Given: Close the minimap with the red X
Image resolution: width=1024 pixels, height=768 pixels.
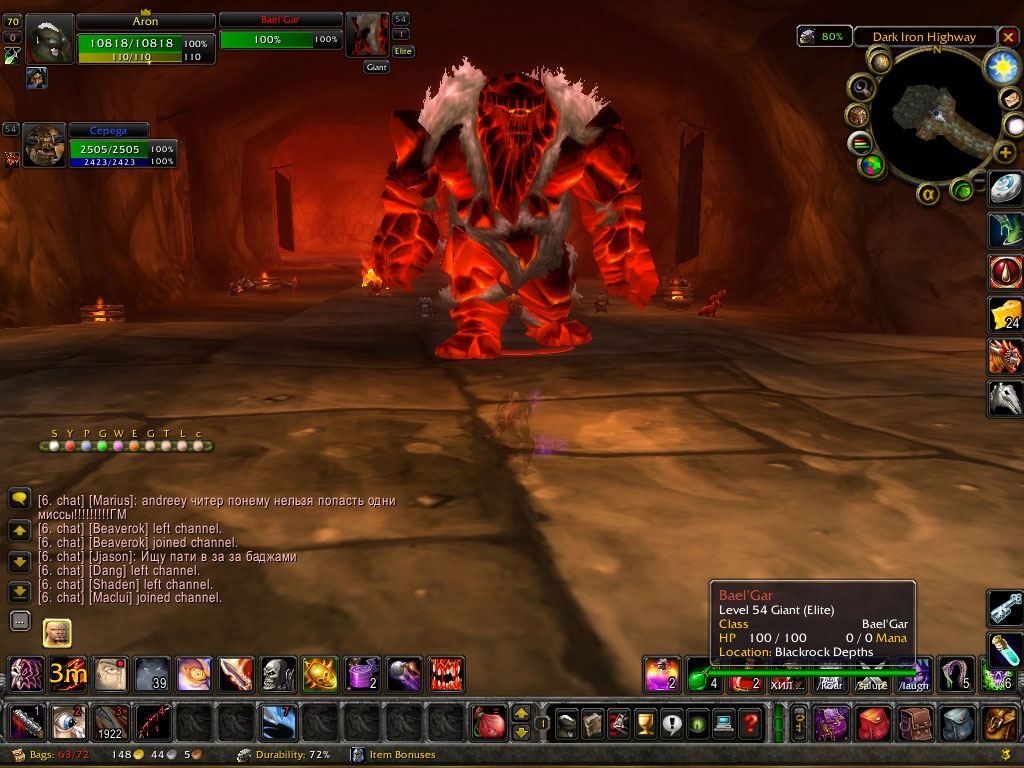Looking at the screenshot, I should click(x=1008, y=37).
